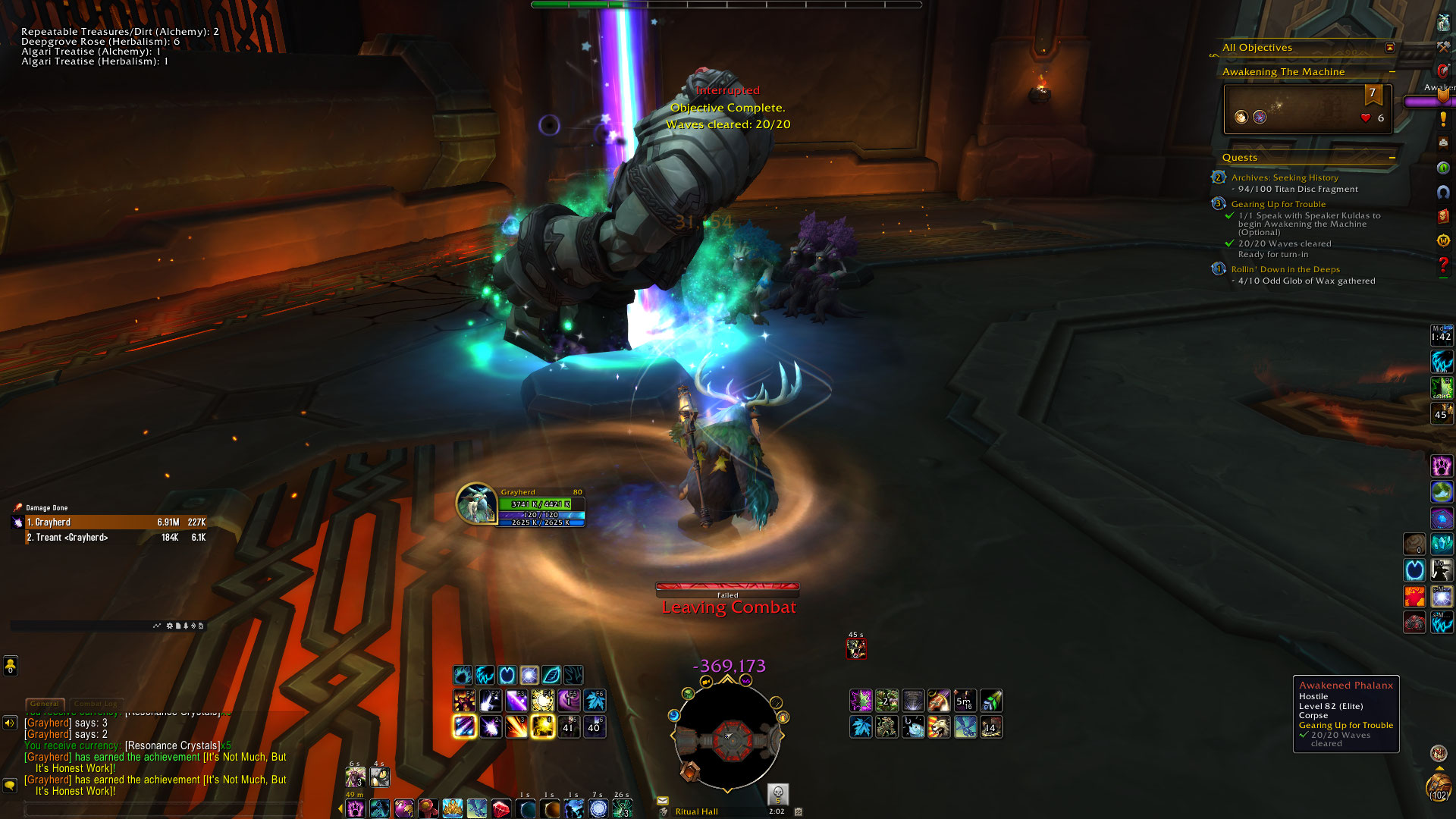The image size is (1456, 819).
Task: Open the Gearing Up for Trouble quest
Action: (1278, 204)
